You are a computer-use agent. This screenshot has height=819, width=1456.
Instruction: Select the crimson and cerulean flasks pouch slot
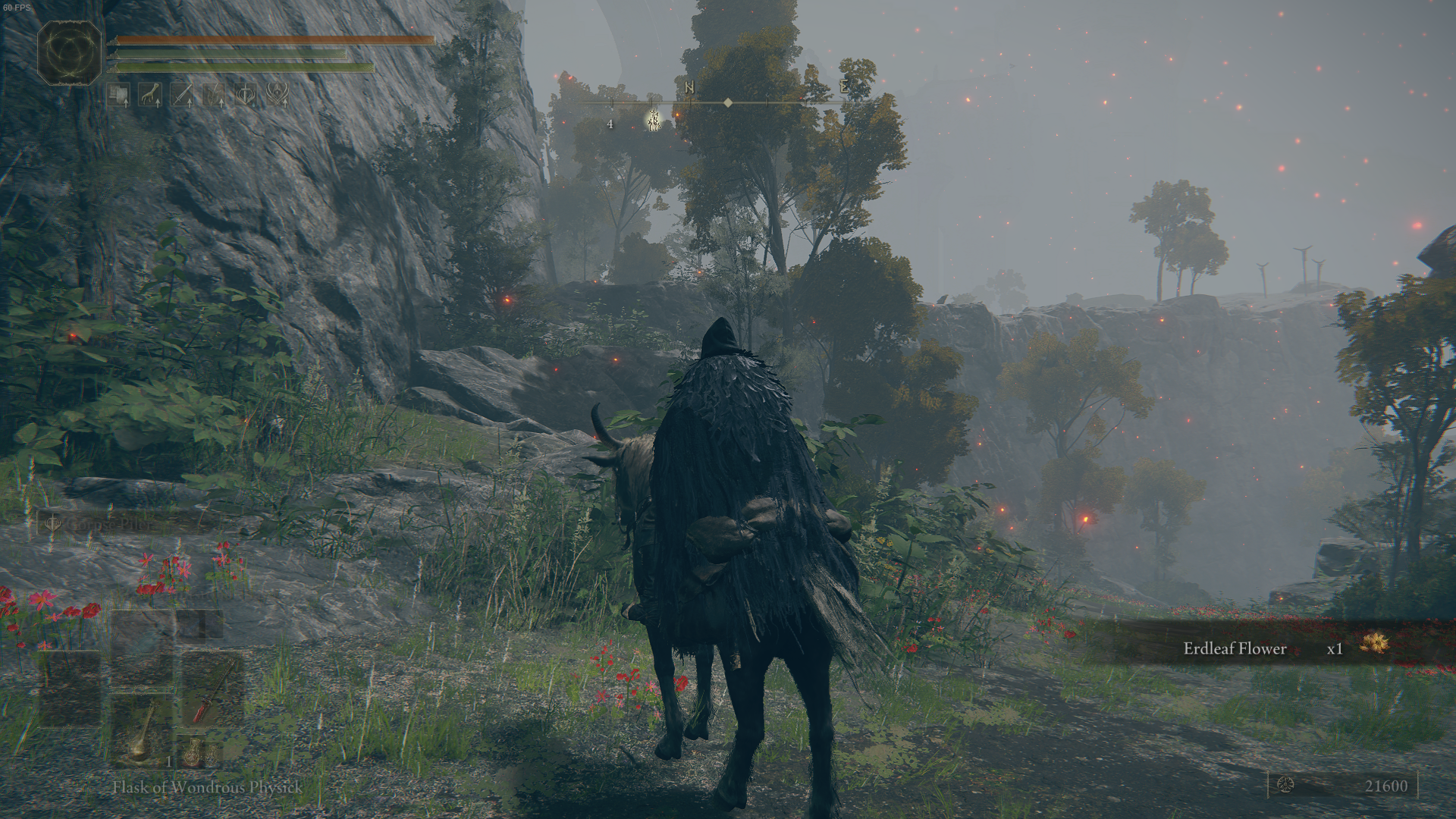(x=201, y=755)
